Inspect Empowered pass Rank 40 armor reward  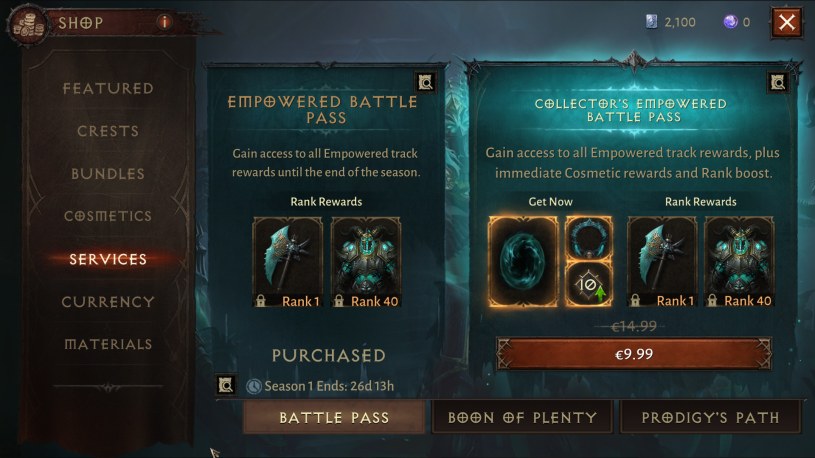(366, 262)
